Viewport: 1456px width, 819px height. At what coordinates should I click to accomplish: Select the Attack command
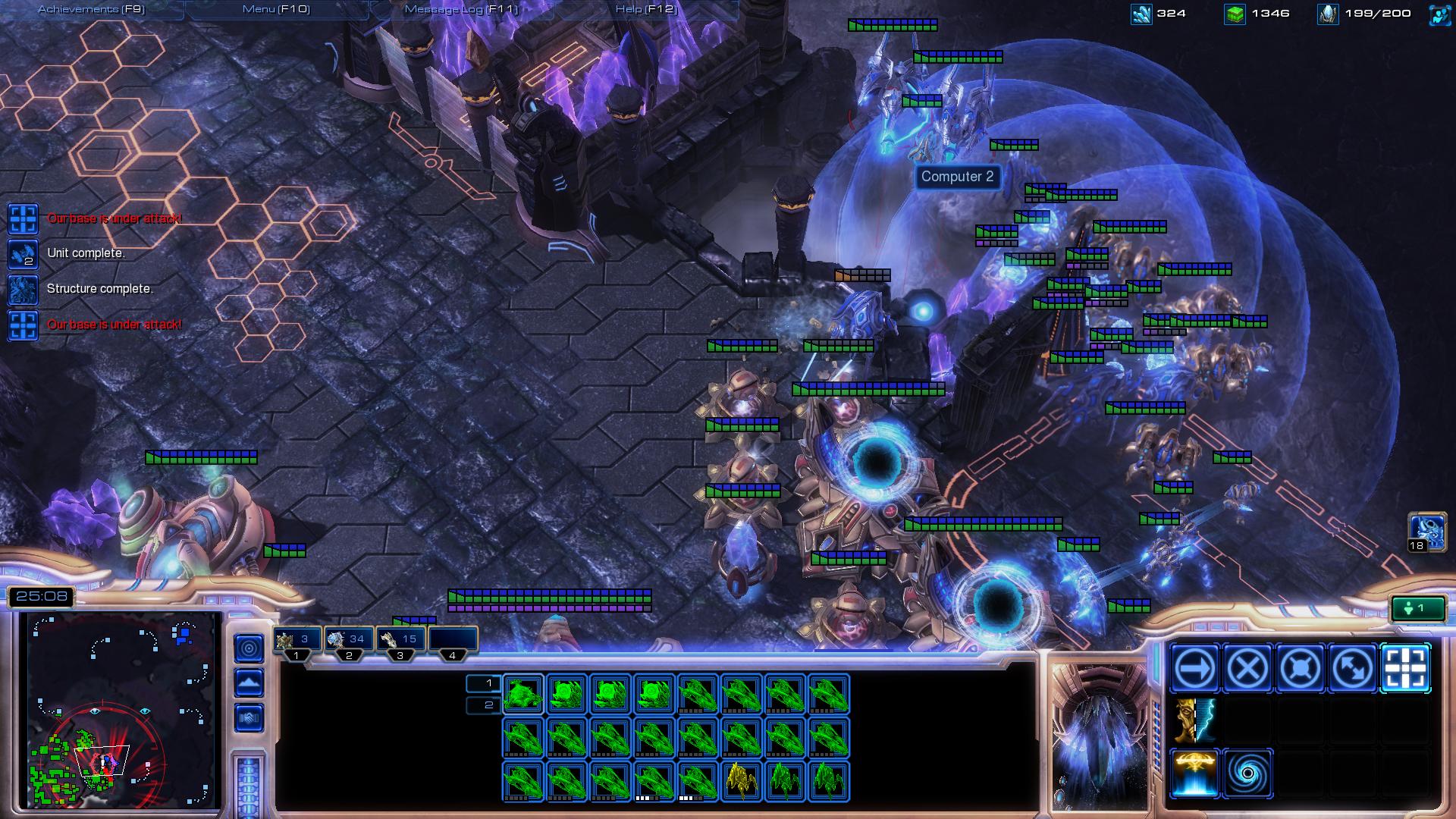(1405, 669)
